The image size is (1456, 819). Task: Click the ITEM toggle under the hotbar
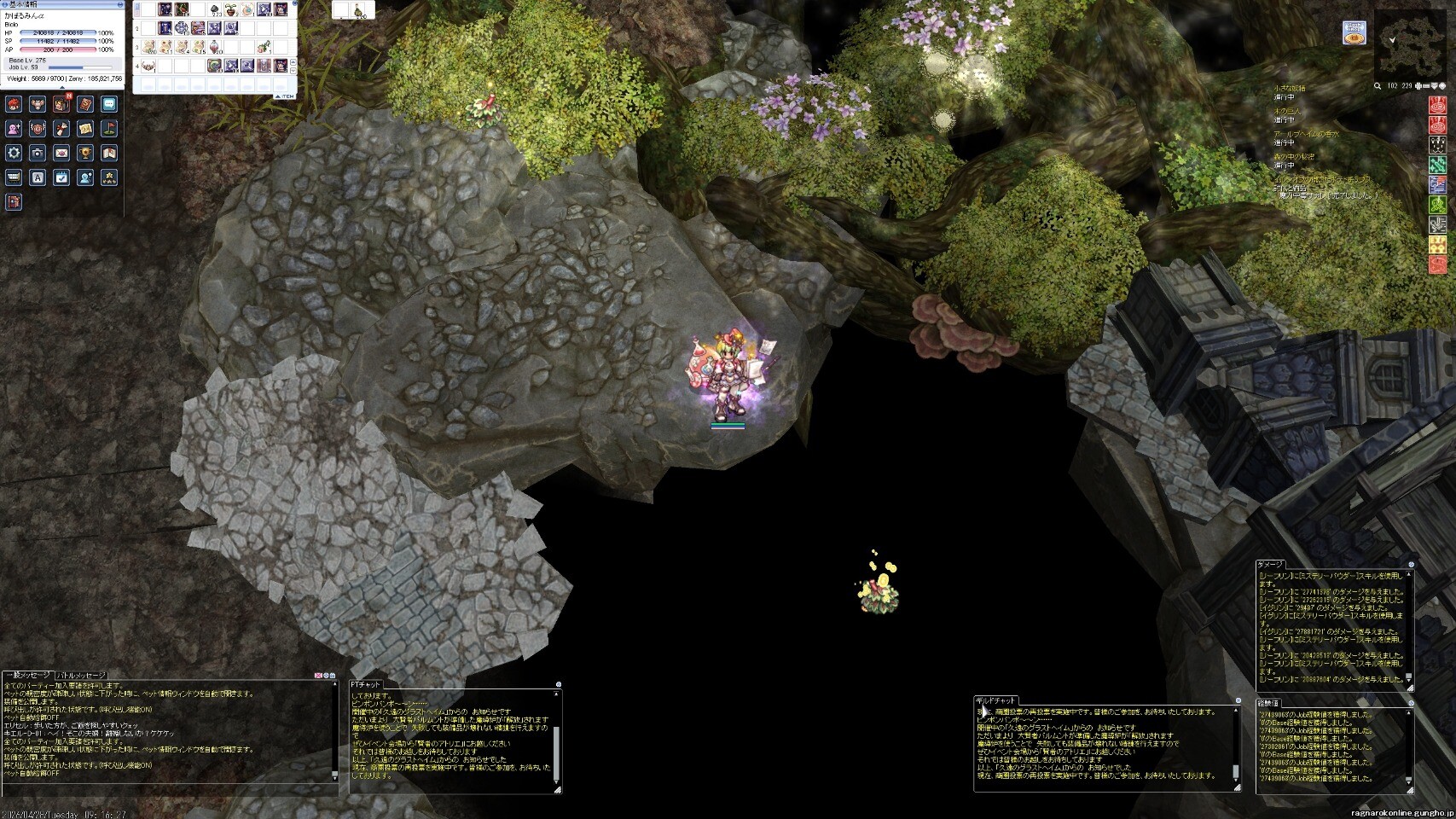point(283,96)
